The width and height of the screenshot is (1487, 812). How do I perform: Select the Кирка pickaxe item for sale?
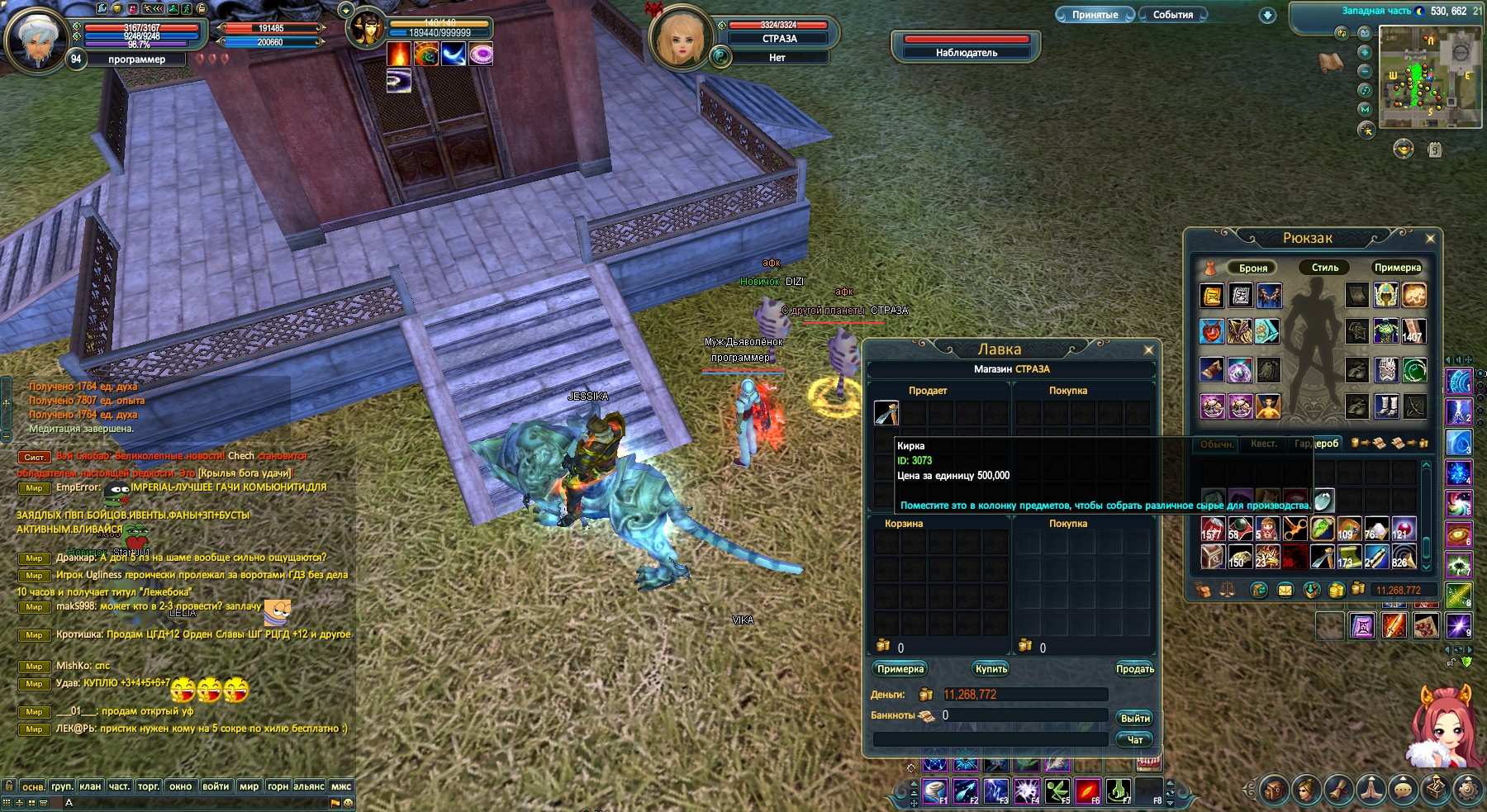click(886, 412)
